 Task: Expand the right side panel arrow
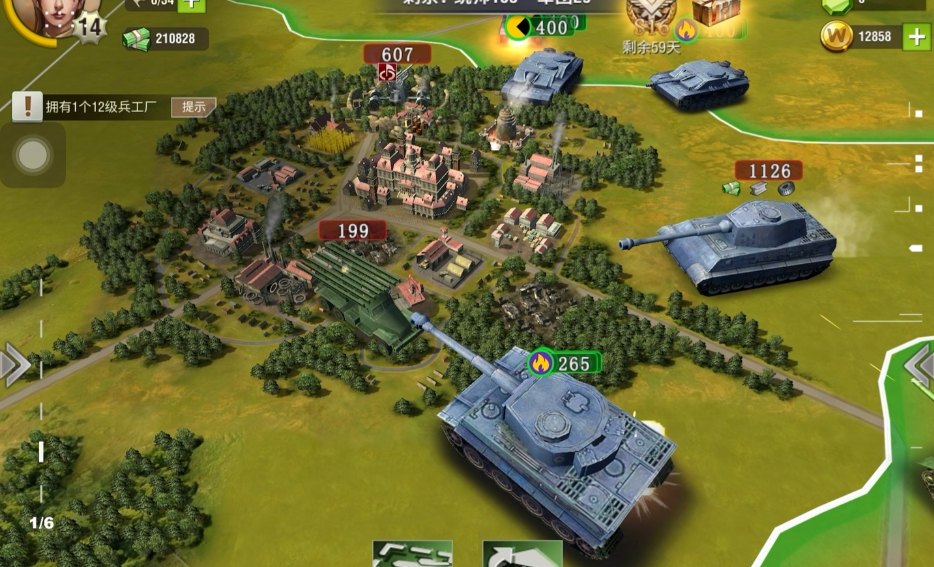click(x=920, y=367)
